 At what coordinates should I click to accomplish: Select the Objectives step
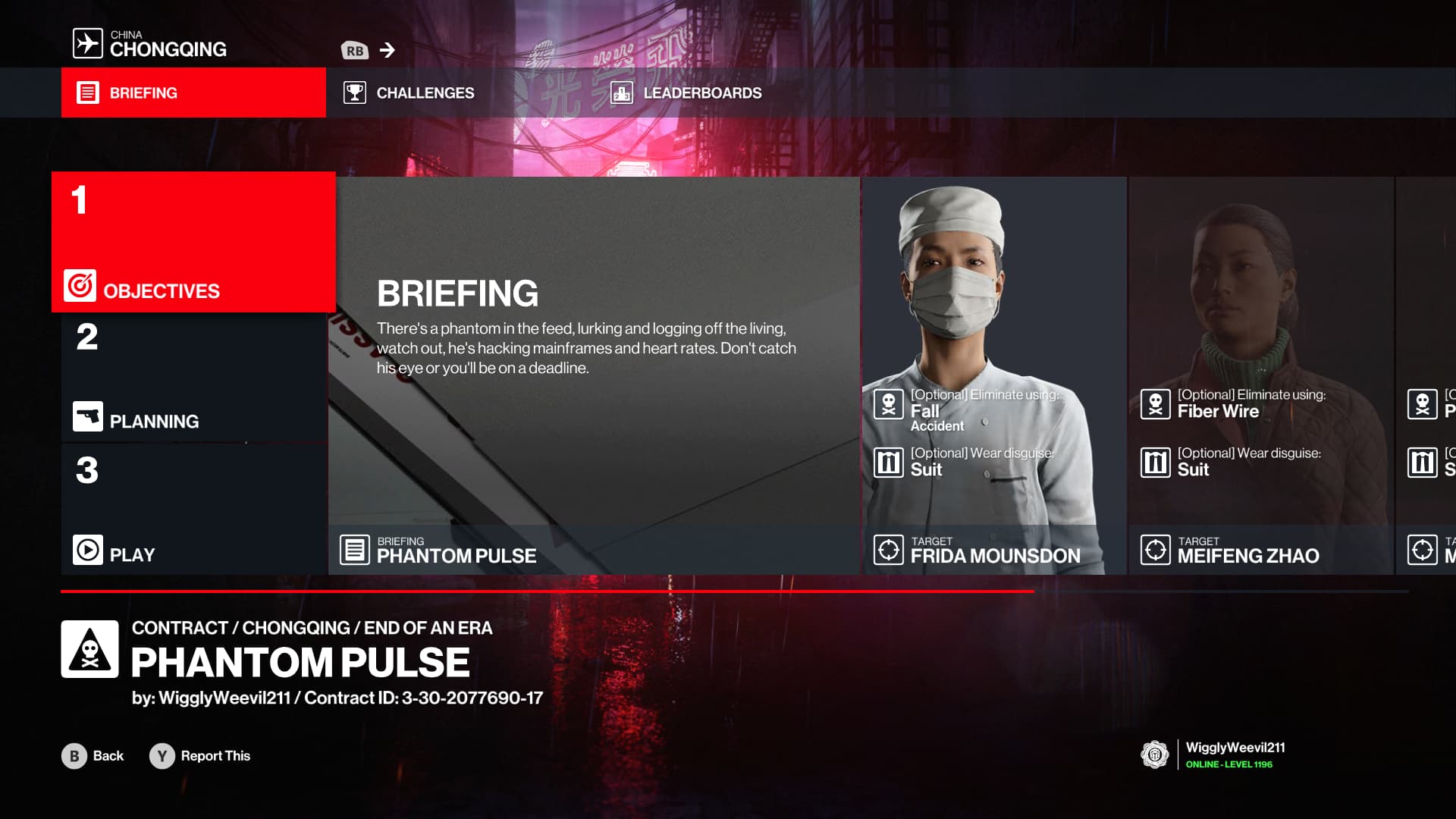[x=193, y=242]
